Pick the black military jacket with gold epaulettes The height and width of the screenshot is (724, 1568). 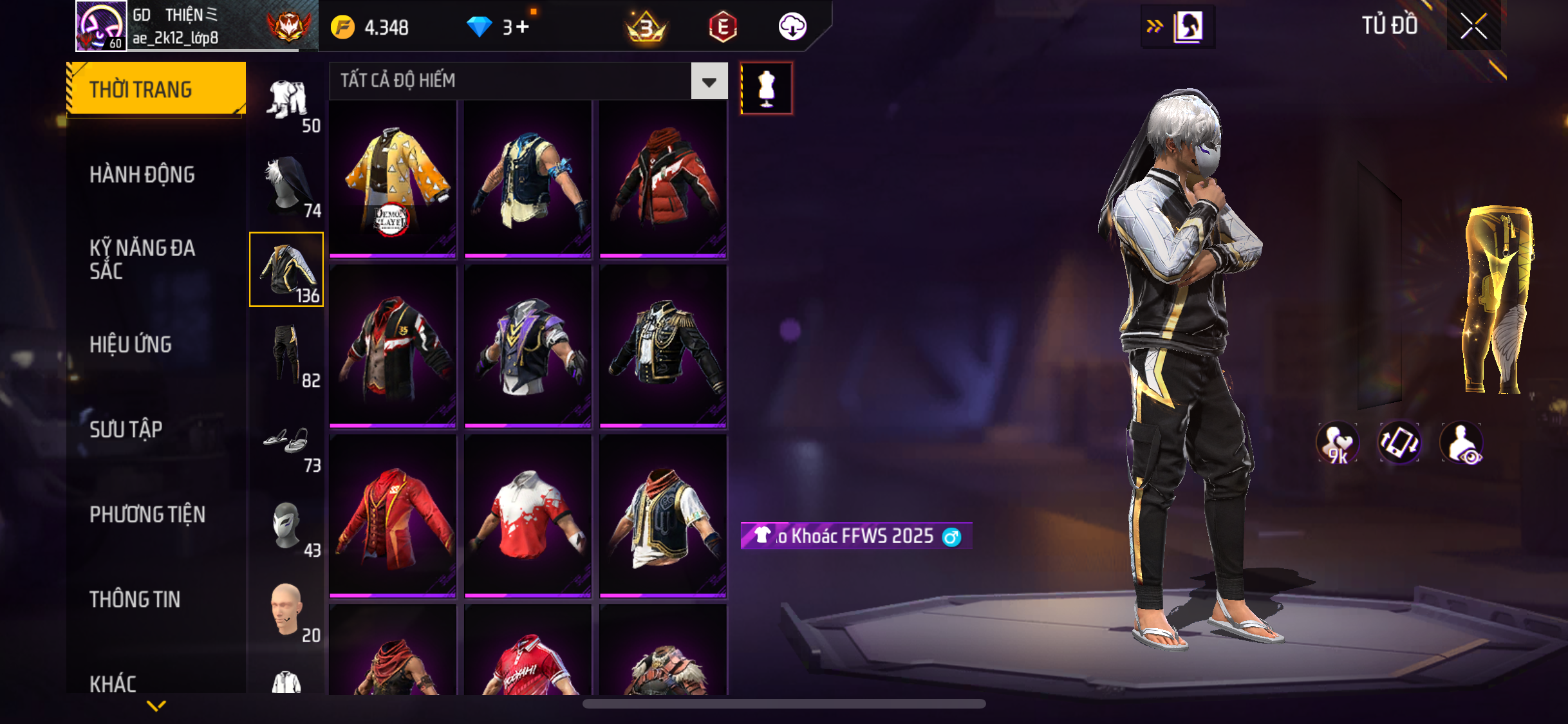click(663, 346)
